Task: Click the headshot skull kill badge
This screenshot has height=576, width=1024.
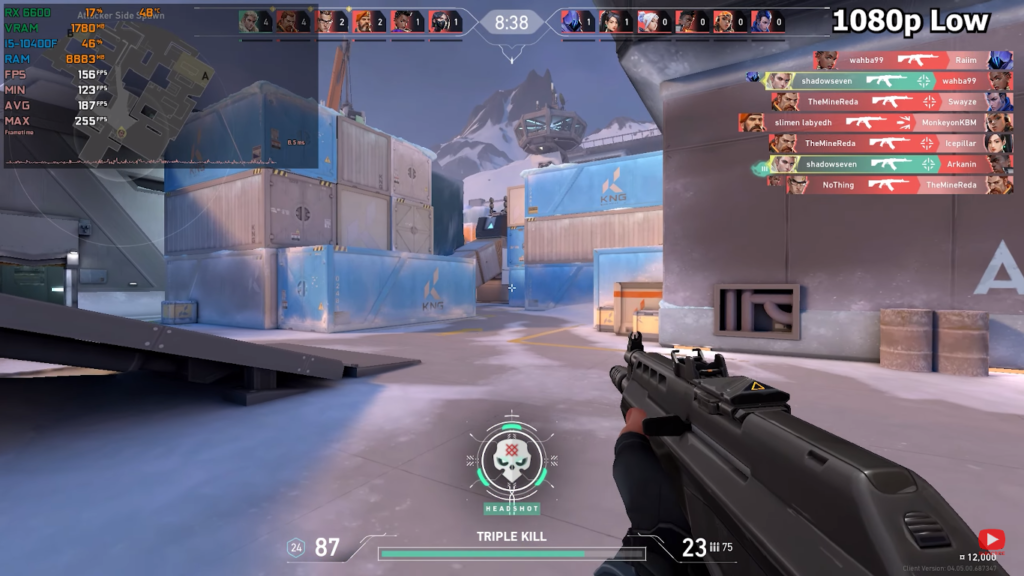Action: tap(511, 460)
